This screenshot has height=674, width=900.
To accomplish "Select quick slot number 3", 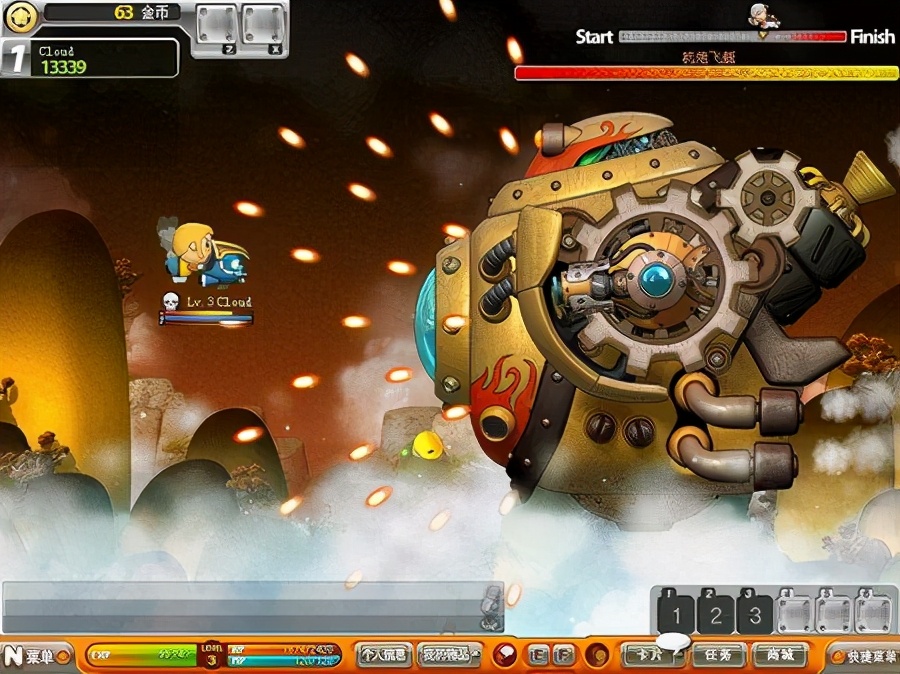I will pyautogui.click(x=755, y=614).
